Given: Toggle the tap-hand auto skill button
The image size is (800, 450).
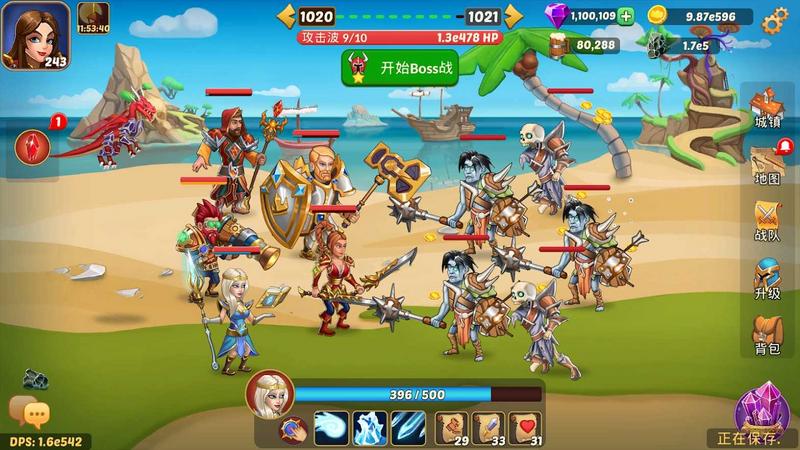Looking at the screenshot, I should (291, 430).
